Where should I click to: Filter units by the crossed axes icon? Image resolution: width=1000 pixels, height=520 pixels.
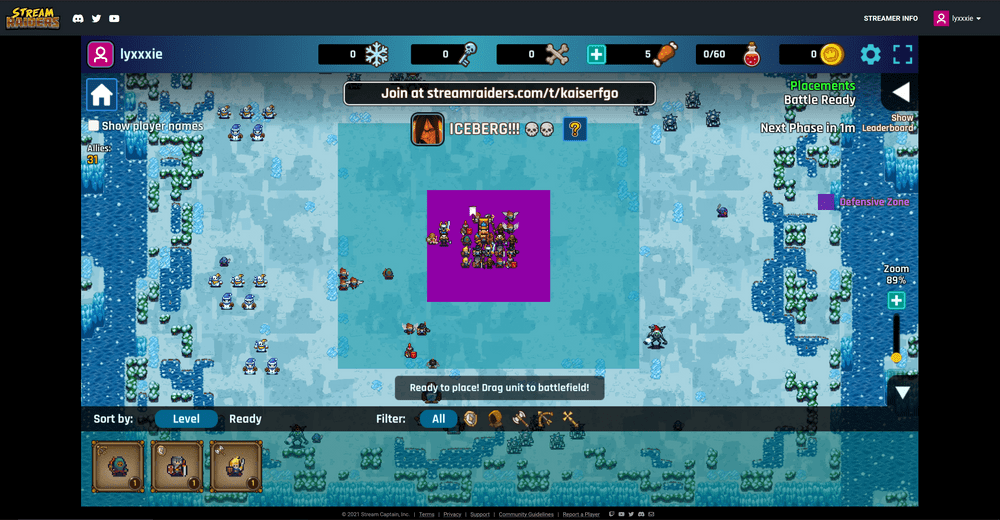coord(571,419)
